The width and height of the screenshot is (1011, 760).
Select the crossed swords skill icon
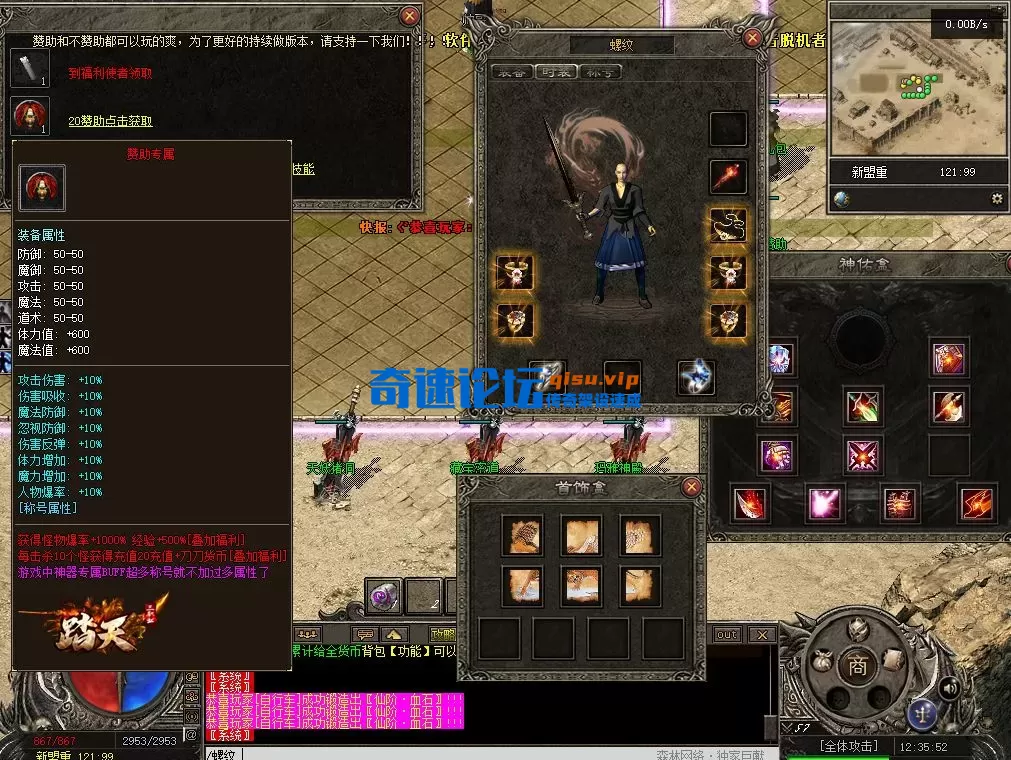pos(862,455)
